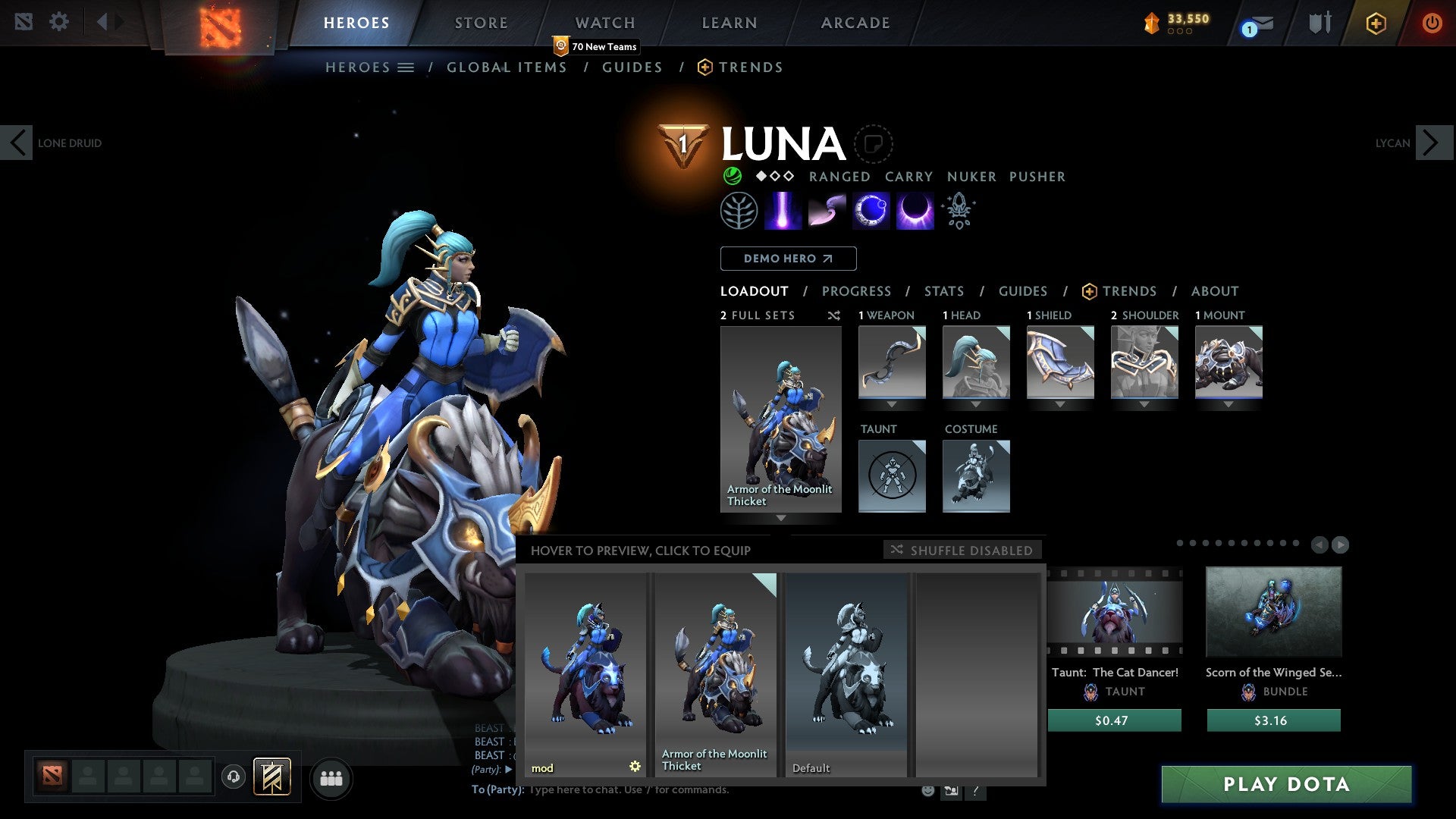Viewport: 1456px width, 819px height.
Task: Select the weapon loadout slot
Action: [x=892, y=362]
